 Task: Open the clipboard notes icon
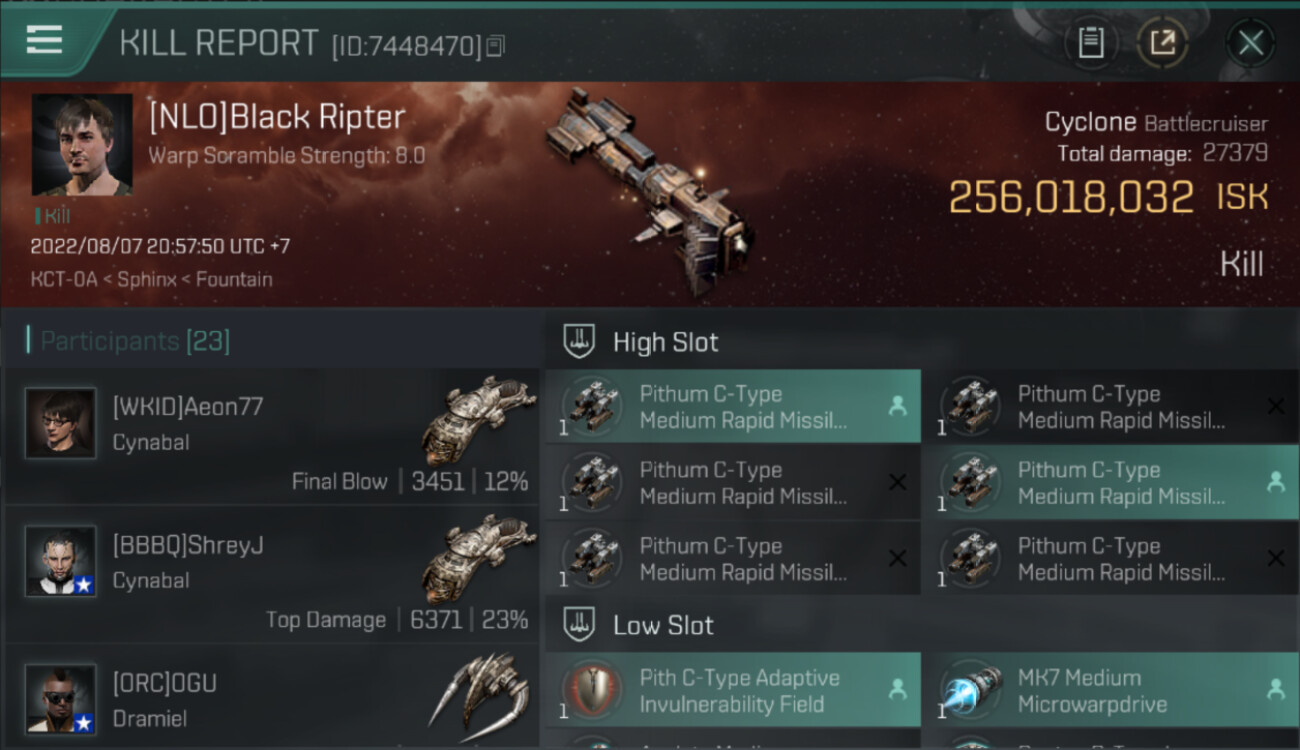pyautogui.click(x=1090, y=43)
